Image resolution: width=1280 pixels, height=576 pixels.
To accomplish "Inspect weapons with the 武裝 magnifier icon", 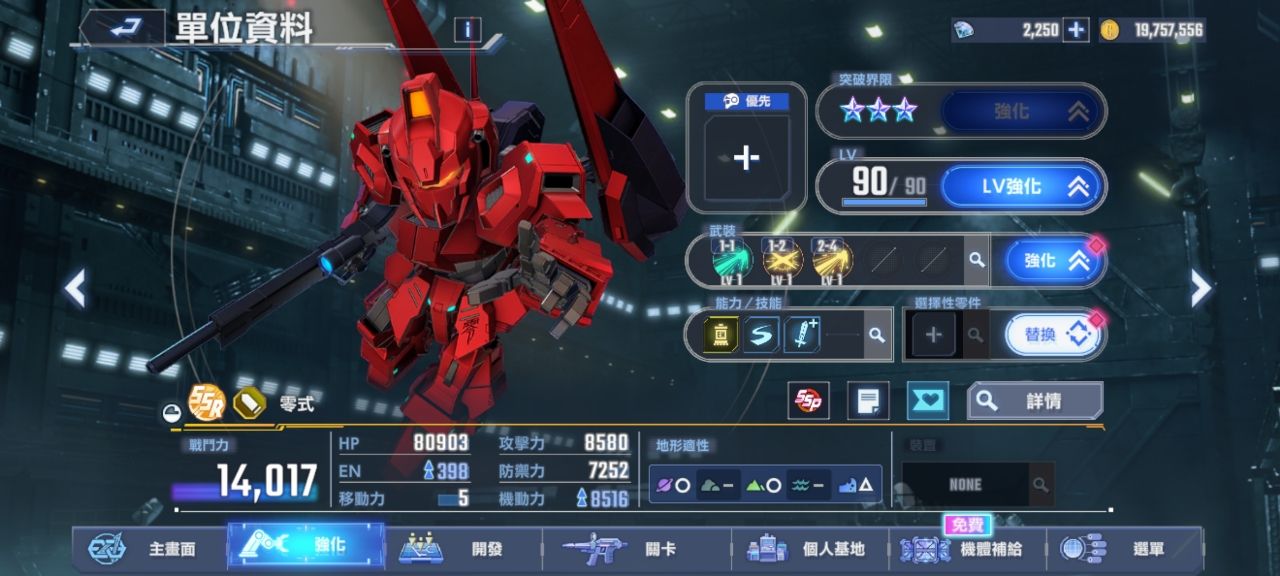I will pos(975,261).
